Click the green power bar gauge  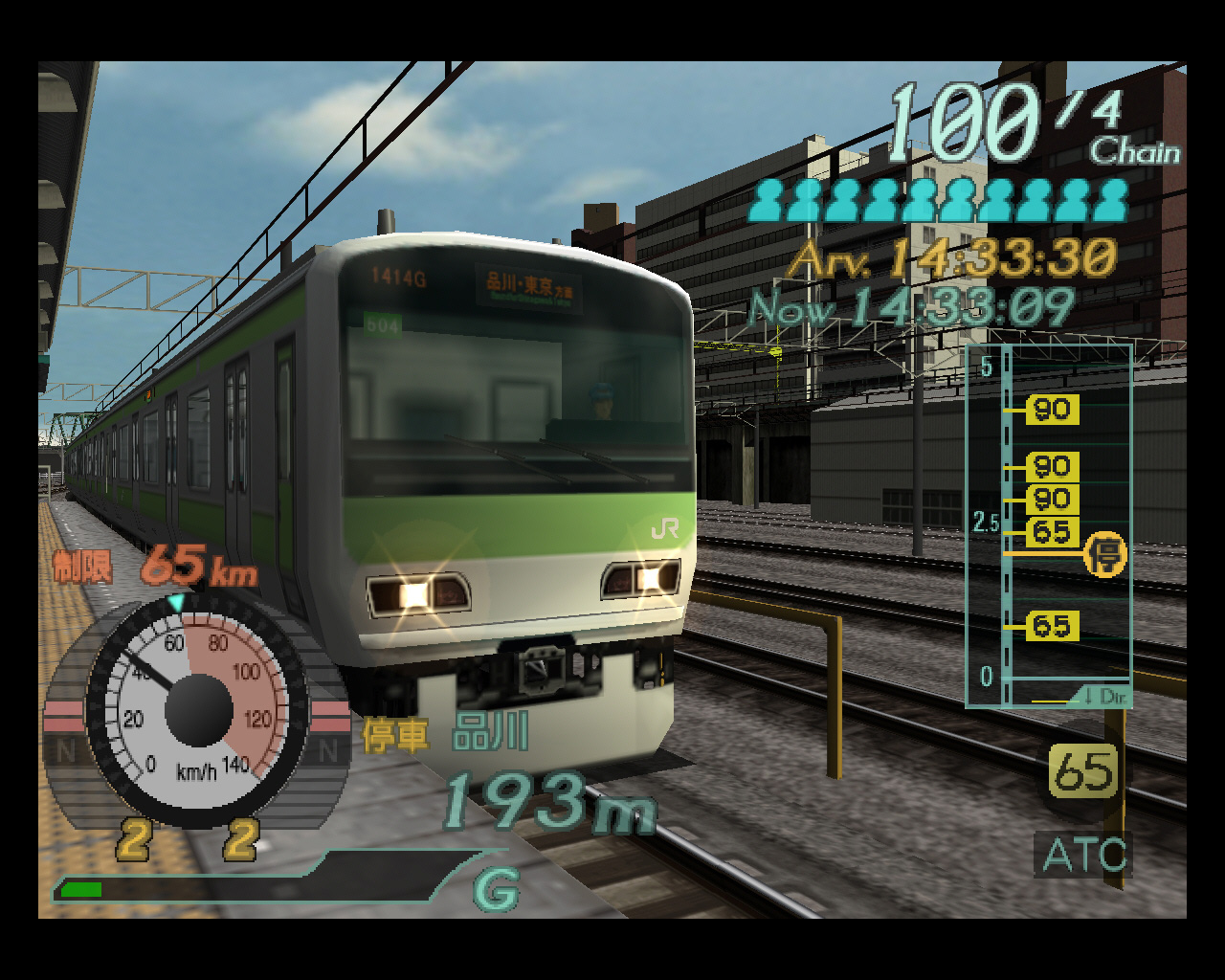(81, 889)
